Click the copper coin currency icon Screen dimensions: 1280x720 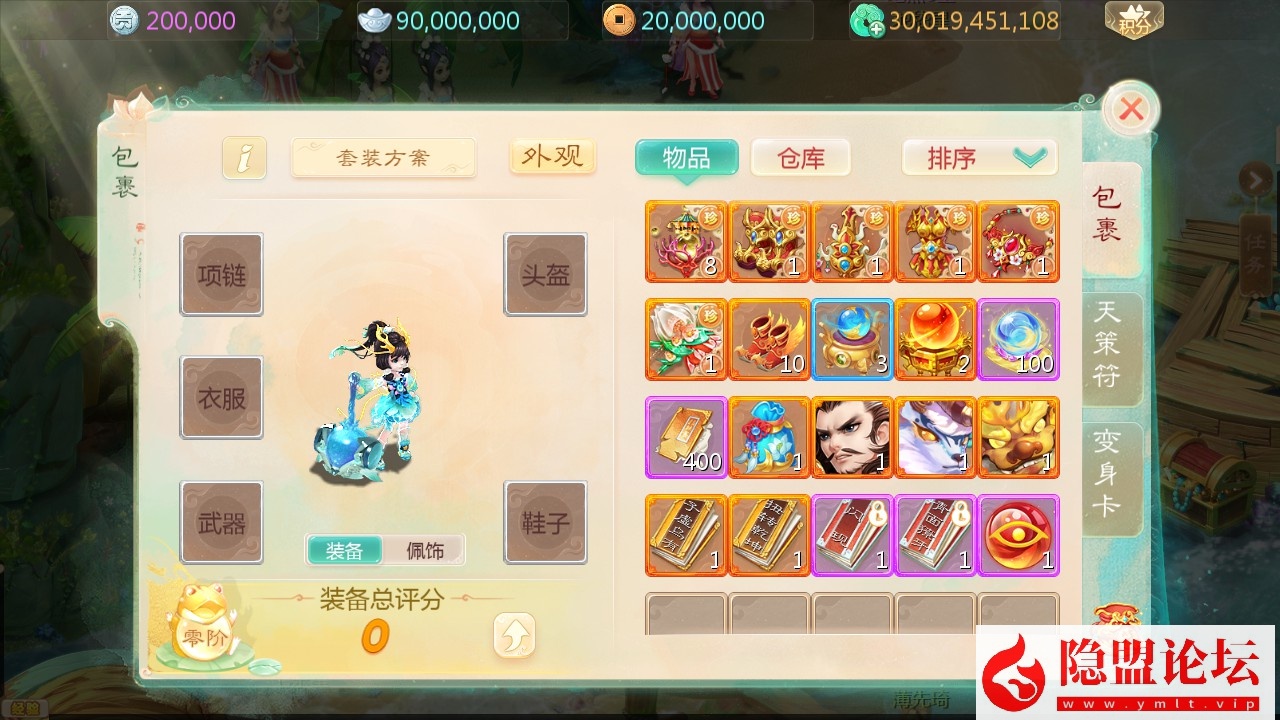point(620,20)
